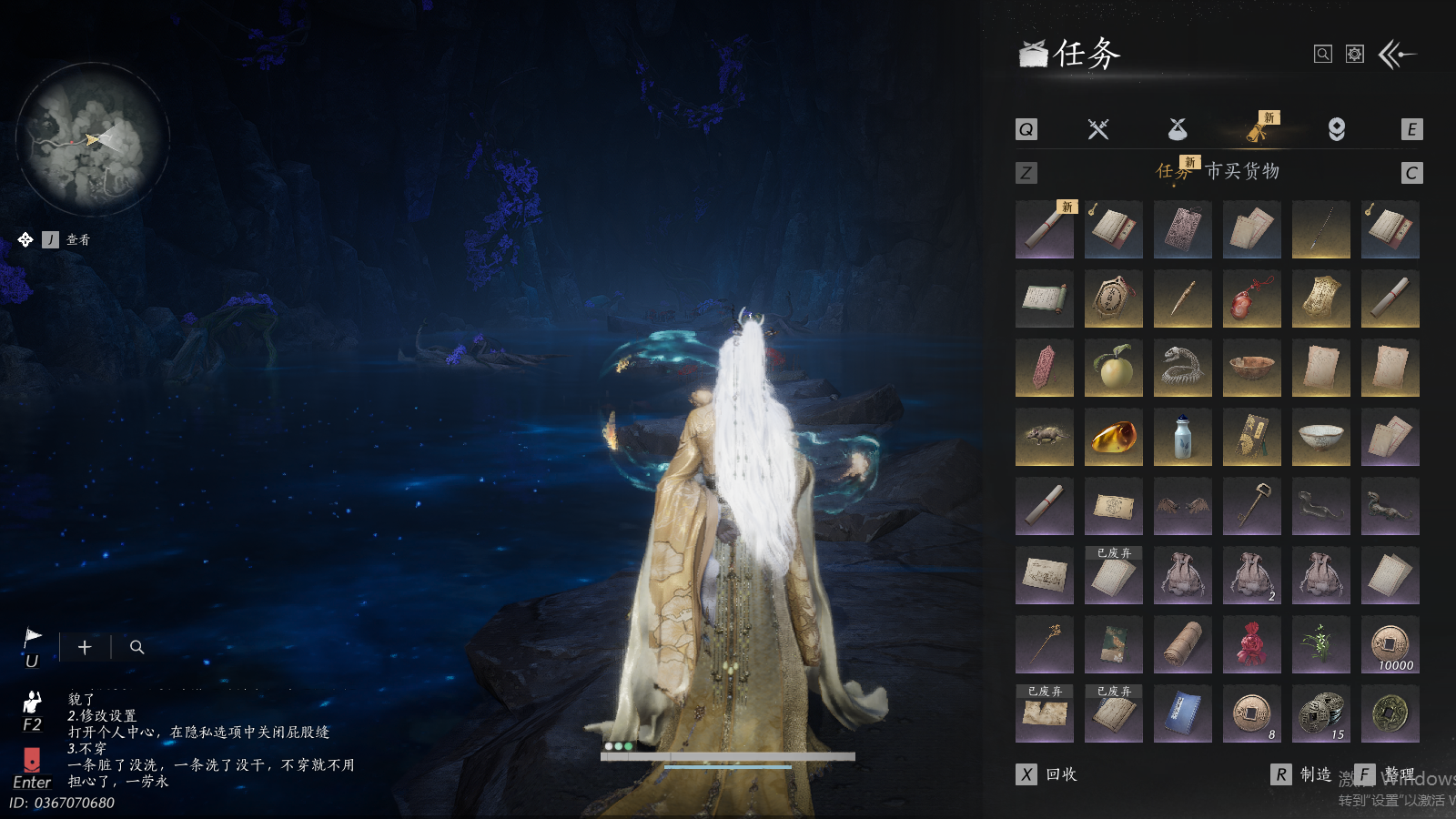Select the scroll quest items tab
1456x819 pixels.
tap(1257, 131)
